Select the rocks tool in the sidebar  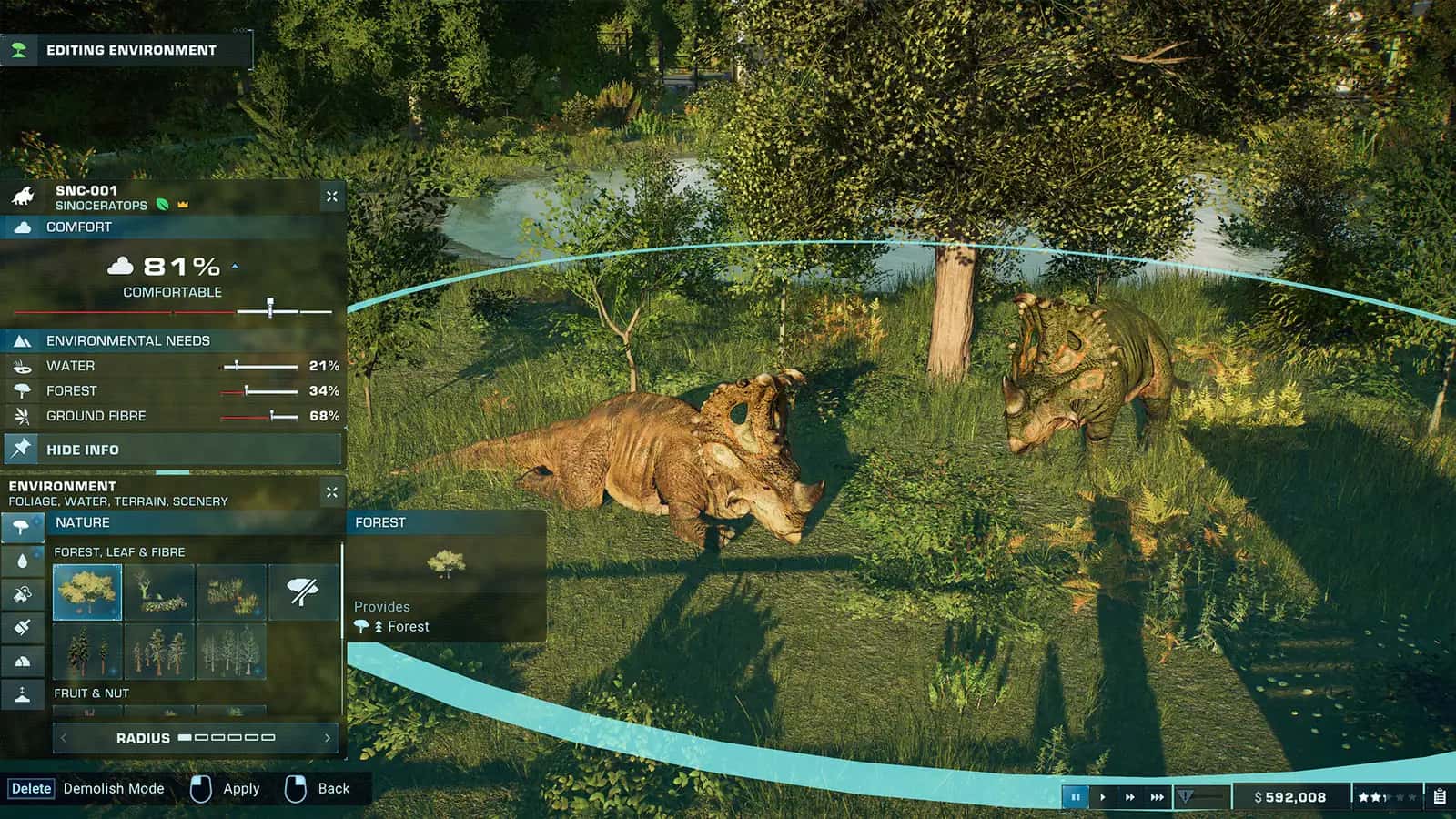pos(23,660)
